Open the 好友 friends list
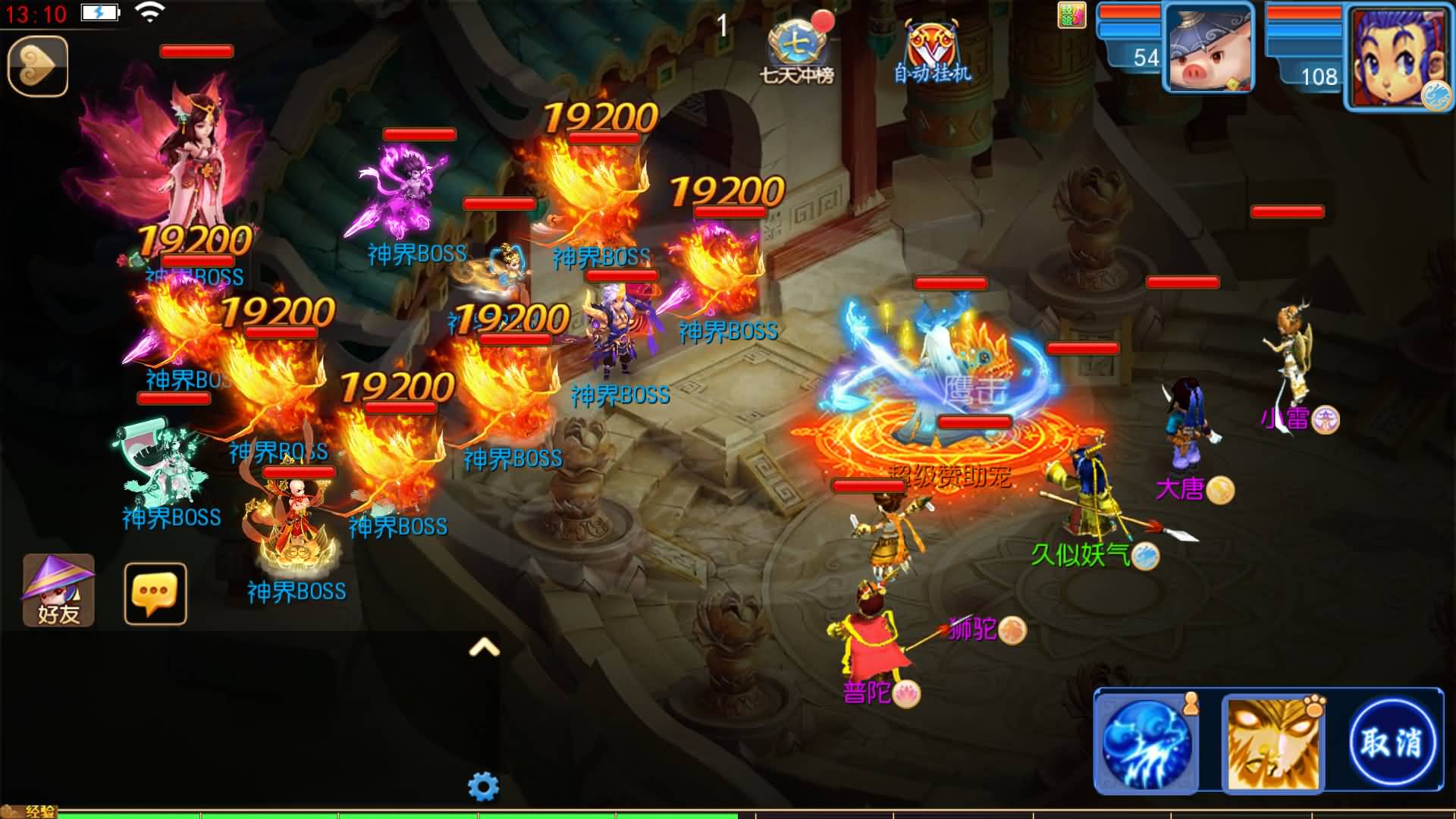1456x819 pixels. (x=58, y=591)
